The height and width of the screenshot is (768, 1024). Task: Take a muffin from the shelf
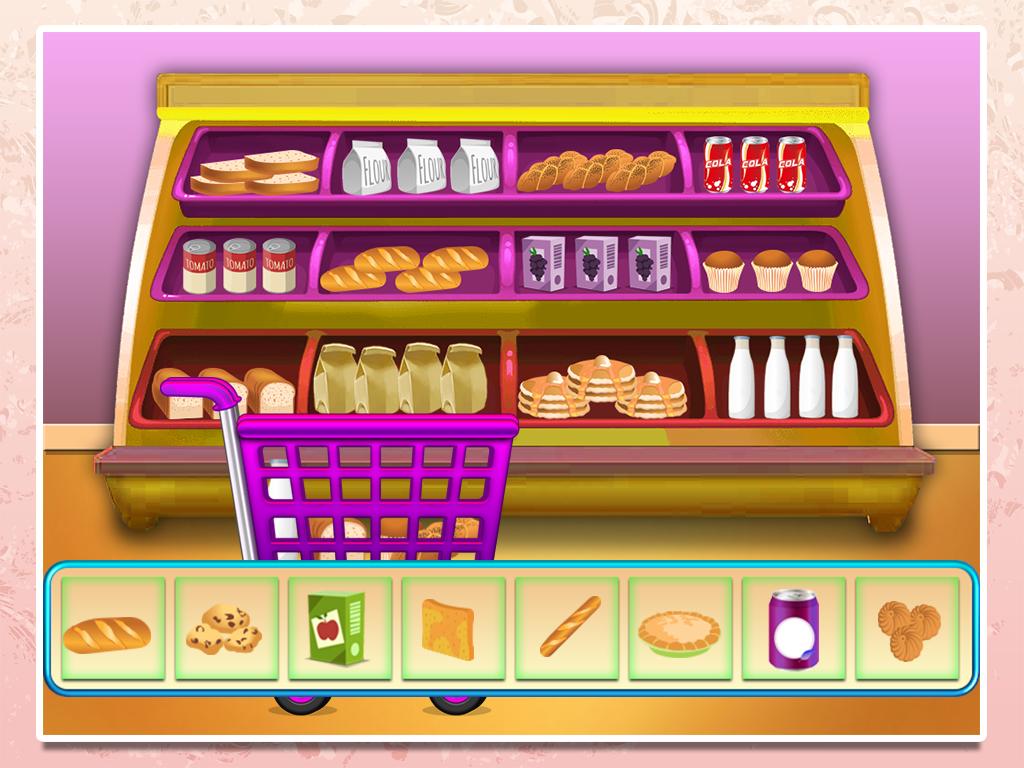click(x=771, y=270)
